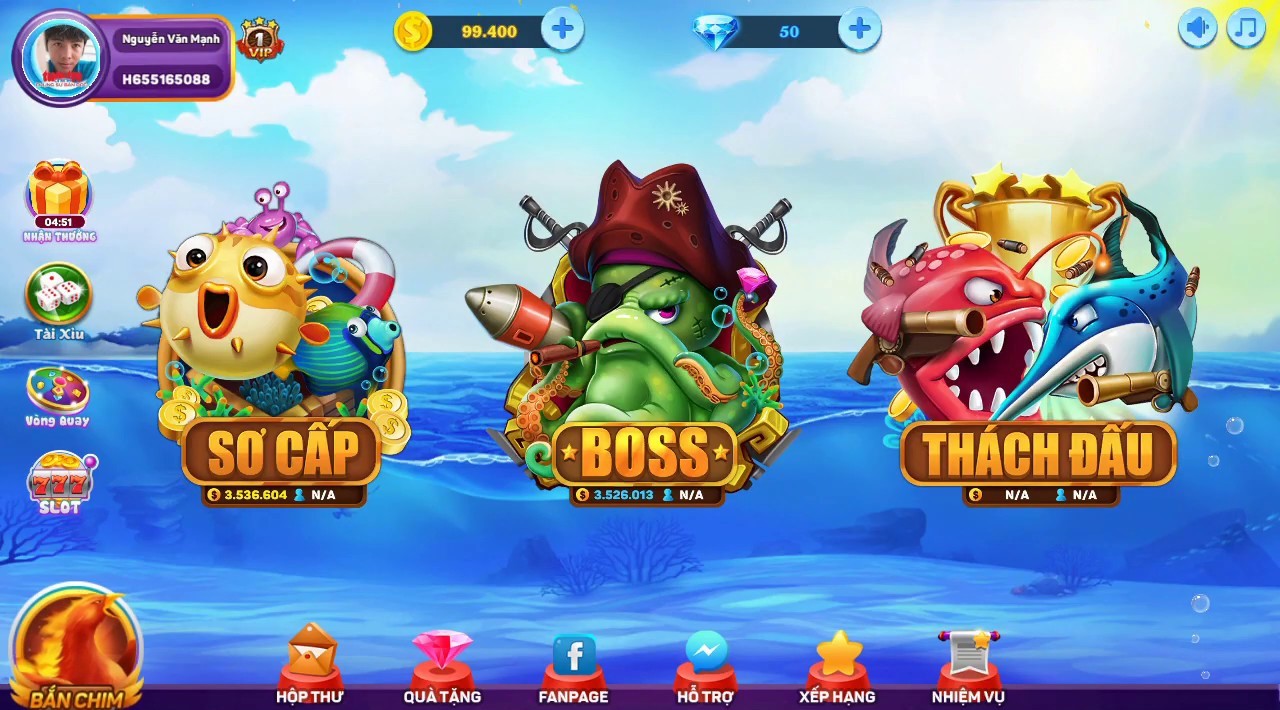Screen dimensions: 1280x710
Task: Show the Xếp Hạng leaderboard
Action: (838, 663)
